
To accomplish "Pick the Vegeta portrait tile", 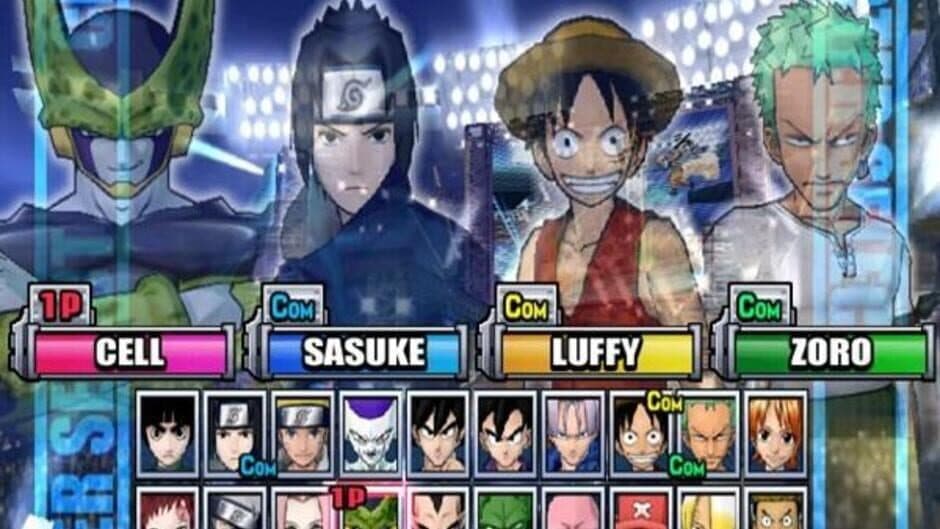I will pyautogui.click(x=438, y=510).
